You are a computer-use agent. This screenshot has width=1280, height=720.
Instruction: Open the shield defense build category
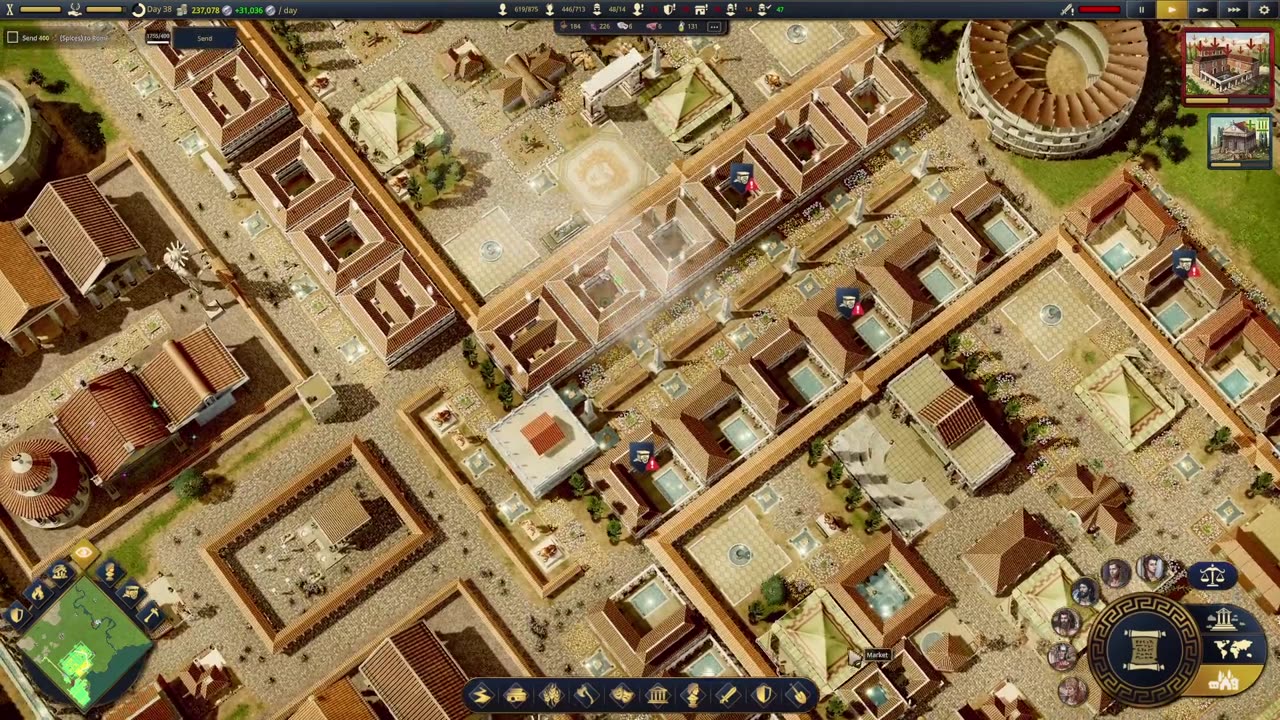pyautogui.click(x=764, y=695)
